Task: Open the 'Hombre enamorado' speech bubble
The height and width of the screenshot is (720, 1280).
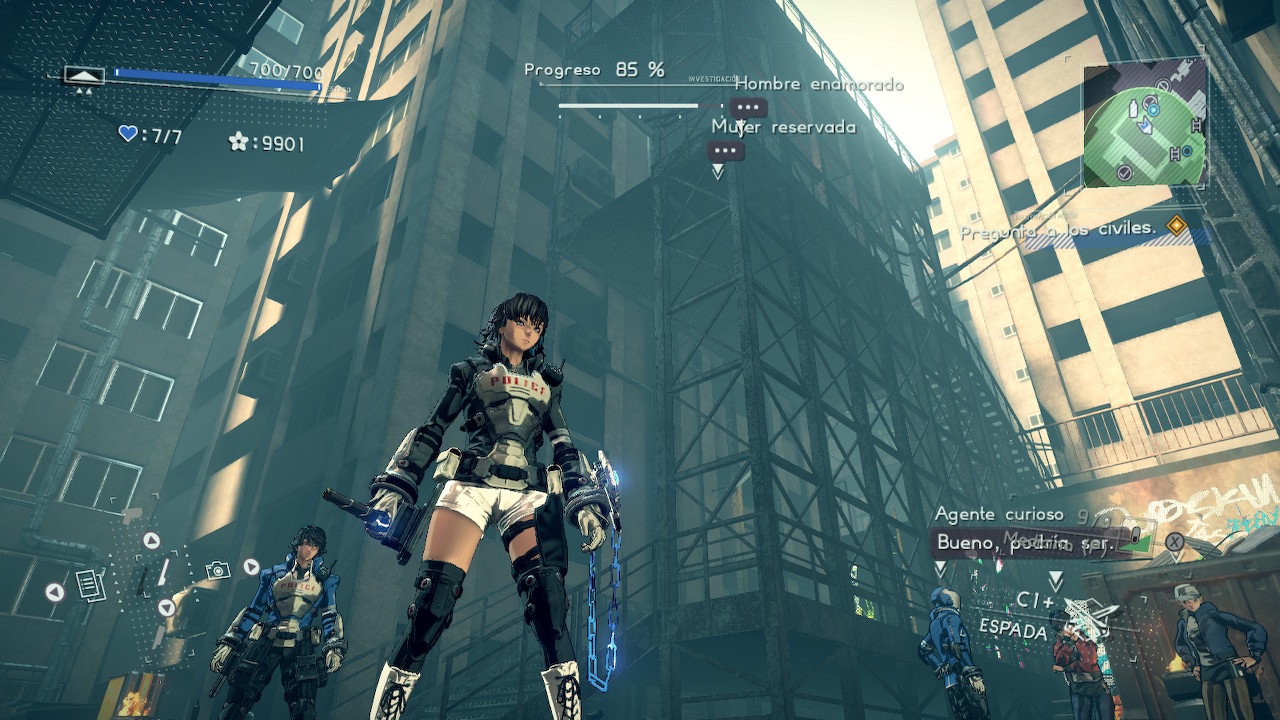Action: (x=748, y=108)
